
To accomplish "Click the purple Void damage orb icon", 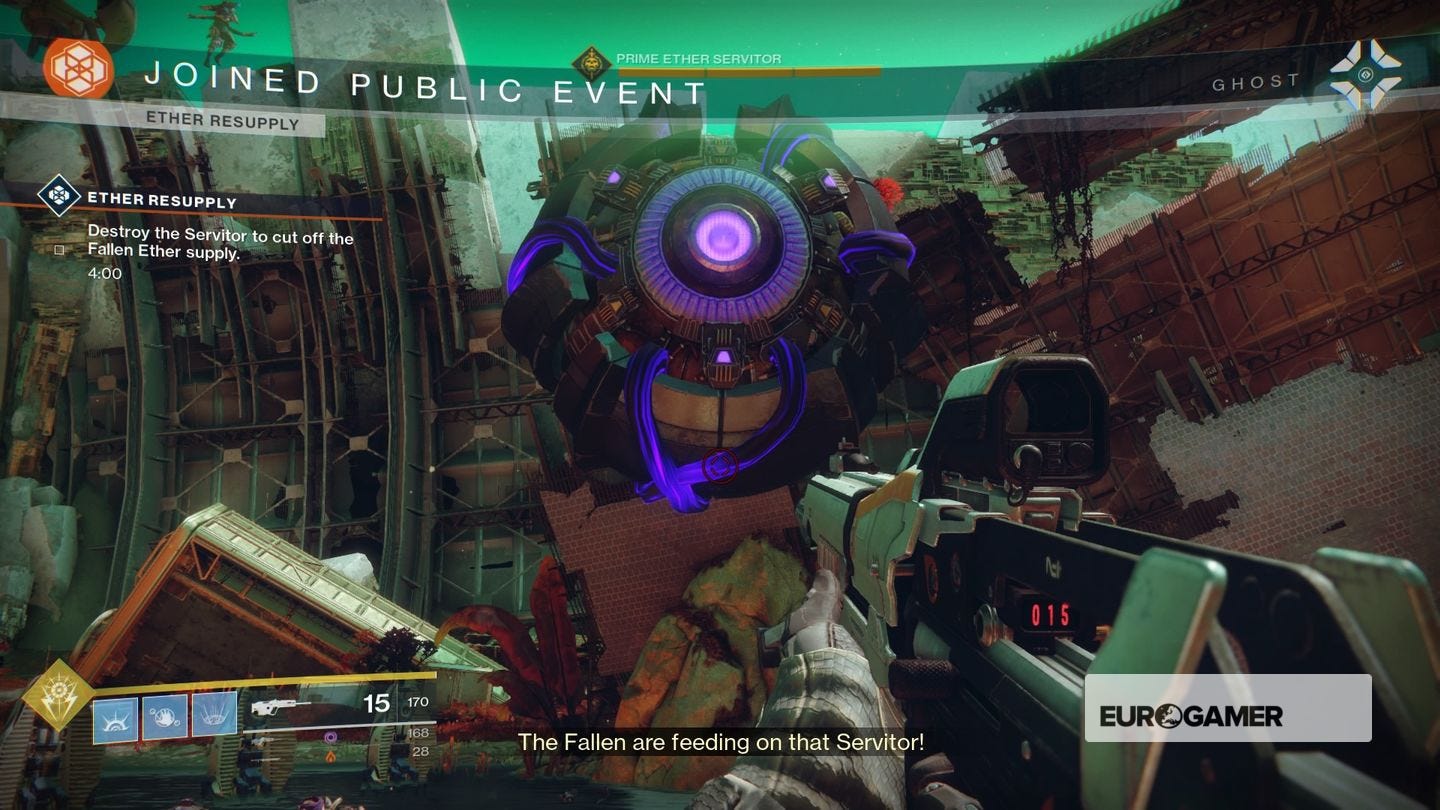I will 330,737.
